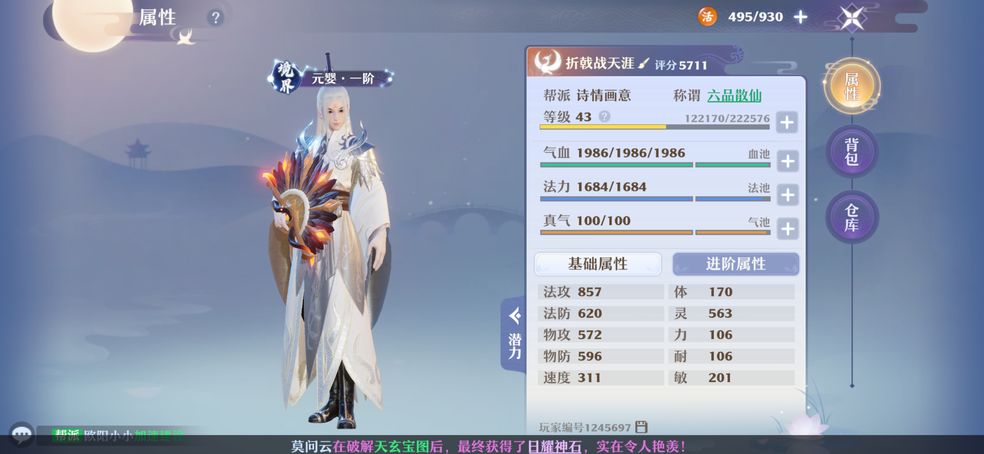984x454 pixels.
Task: Refill the 气池 qi pool
Action: 787,228
